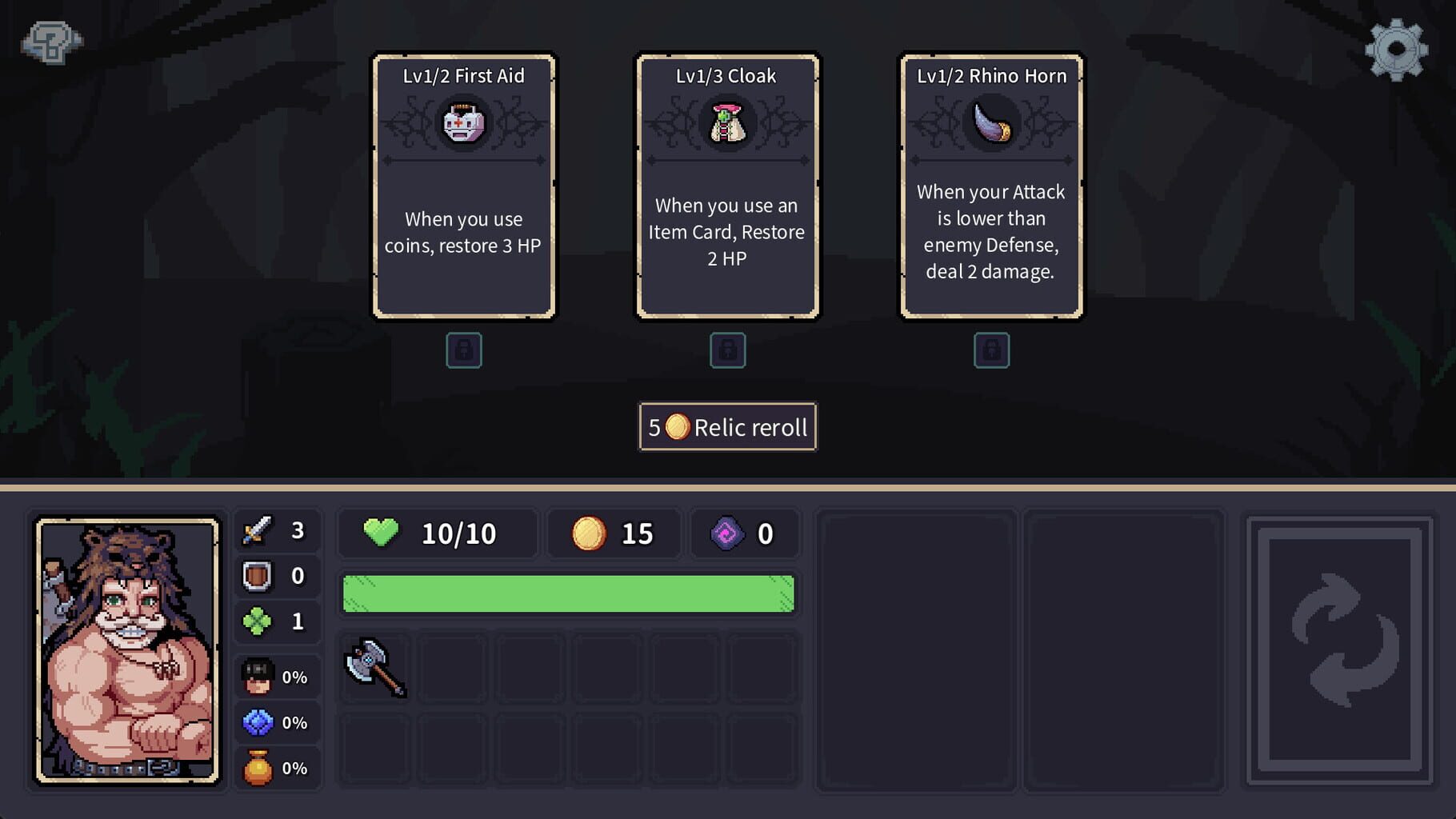Select the character portrait
Screen dimensions: 1456x819
pos(128,652)
